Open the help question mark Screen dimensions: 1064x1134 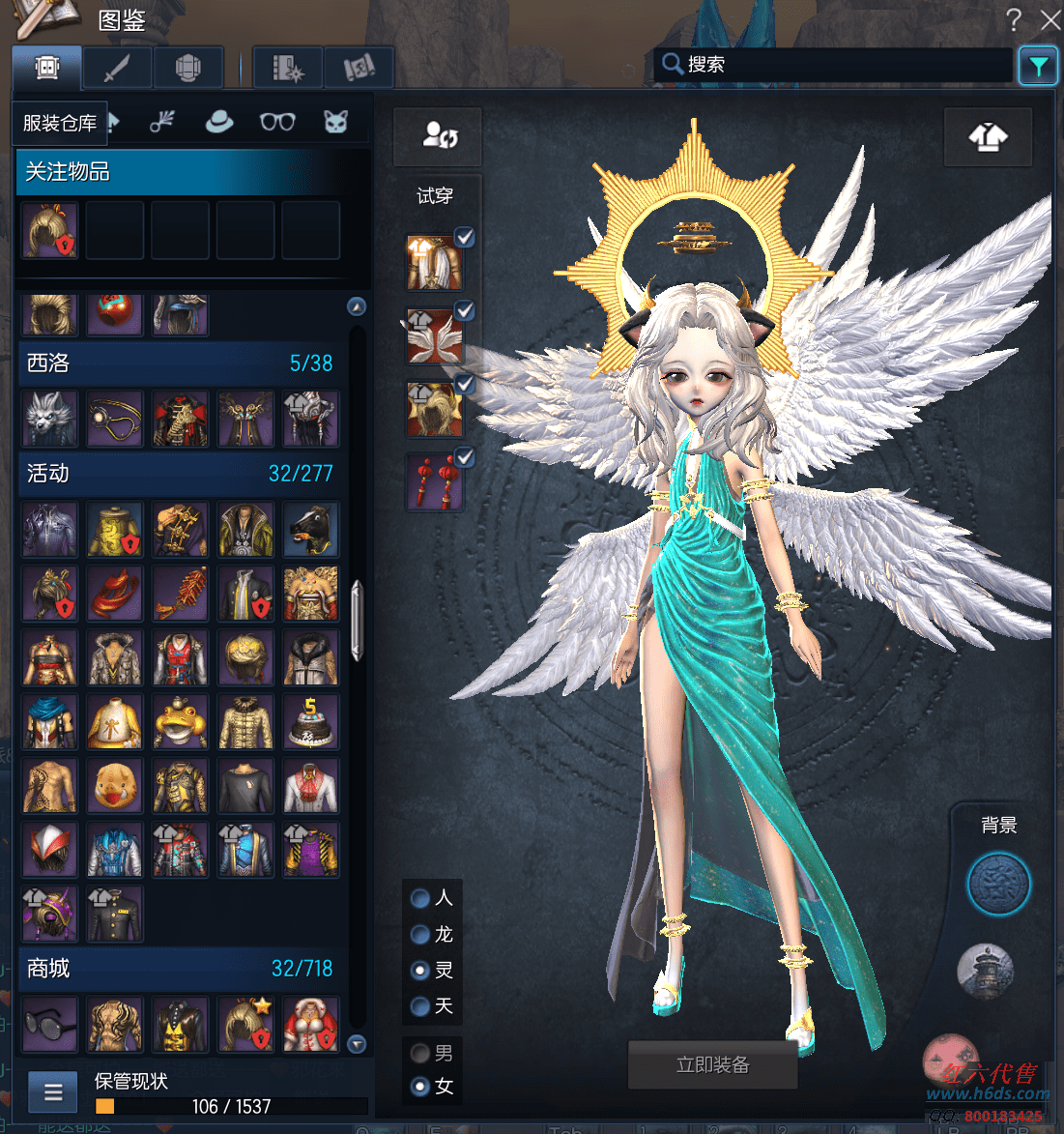click(1014, 19)
